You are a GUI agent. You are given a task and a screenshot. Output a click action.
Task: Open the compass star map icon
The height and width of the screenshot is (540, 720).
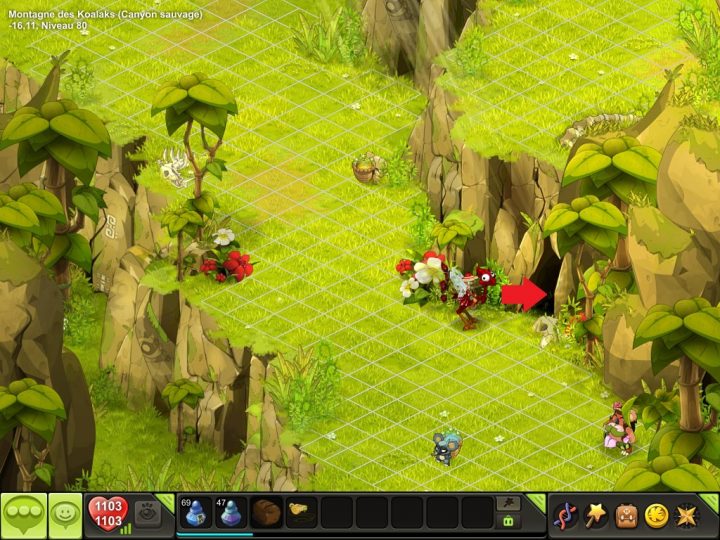[x=686, y=515]
